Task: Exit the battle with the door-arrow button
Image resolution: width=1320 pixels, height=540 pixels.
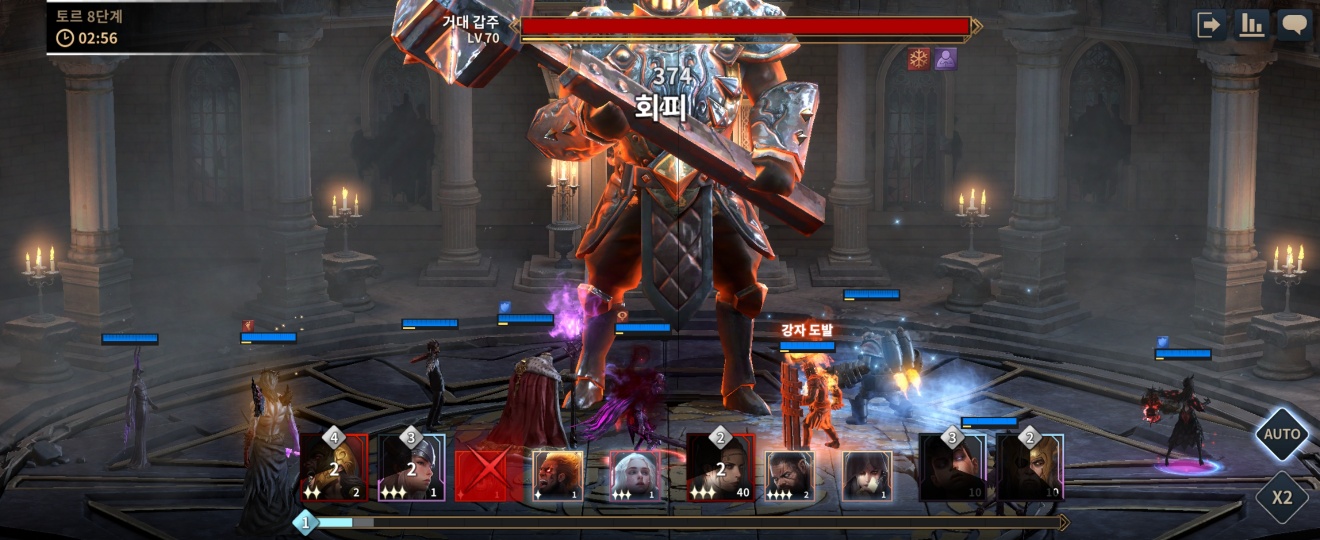Action: click(x=1211, y=25)
